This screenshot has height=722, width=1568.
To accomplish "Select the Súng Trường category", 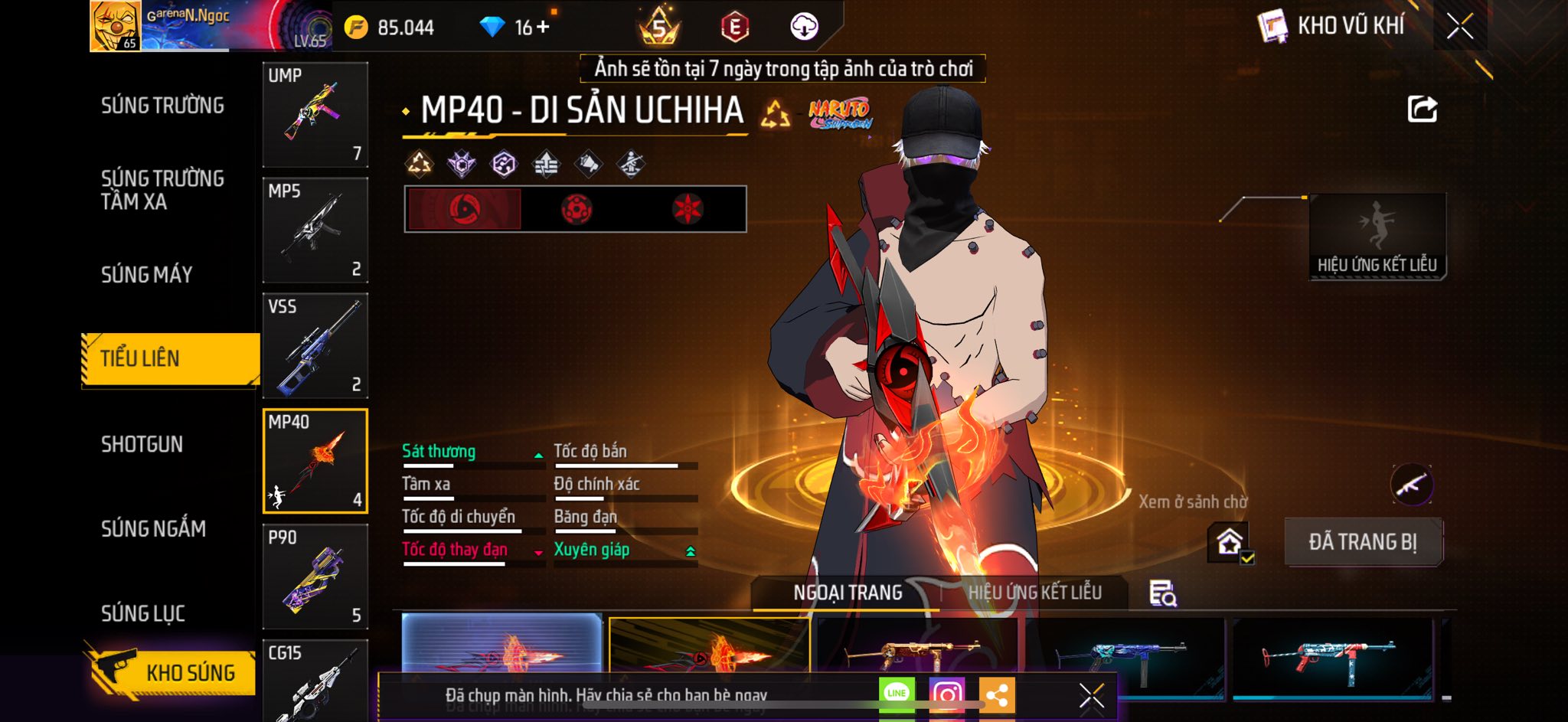I will (162, 106).
